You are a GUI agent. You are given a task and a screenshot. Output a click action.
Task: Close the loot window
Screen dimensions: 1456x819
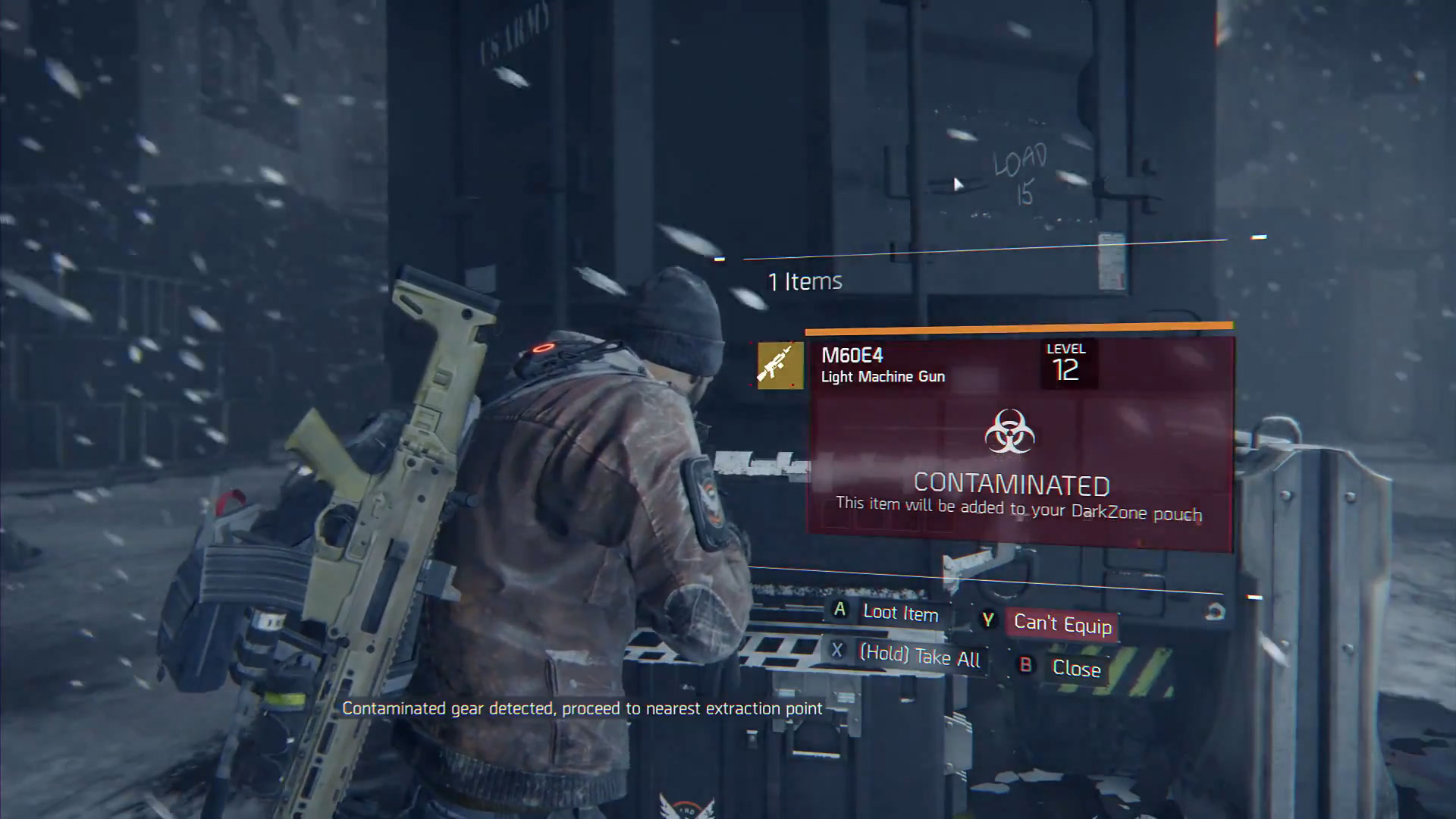pyautogui.click(x=1075, y=668)
